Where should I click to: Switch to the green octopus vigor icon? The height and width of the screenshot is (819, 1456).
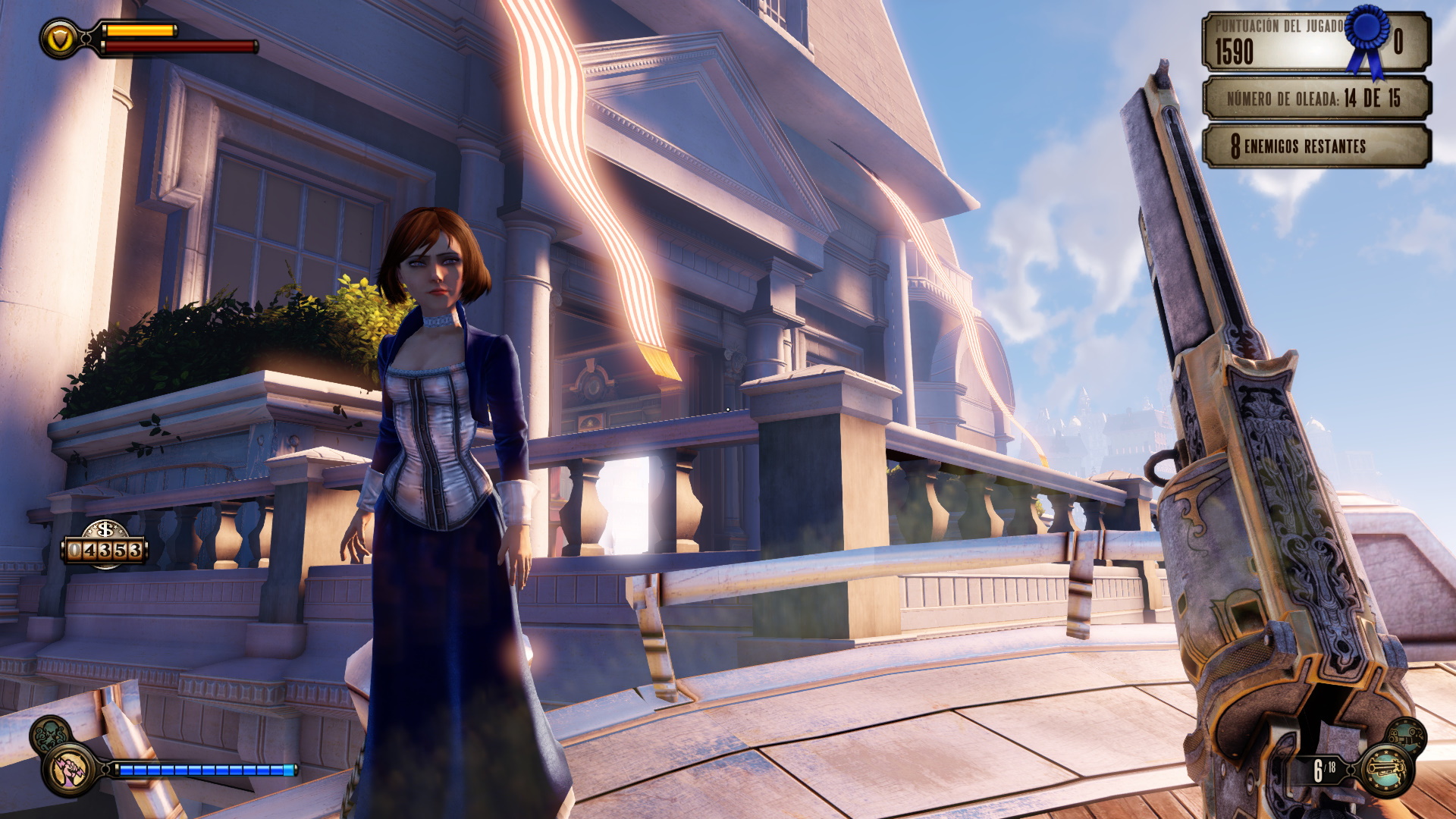[50, 734]
